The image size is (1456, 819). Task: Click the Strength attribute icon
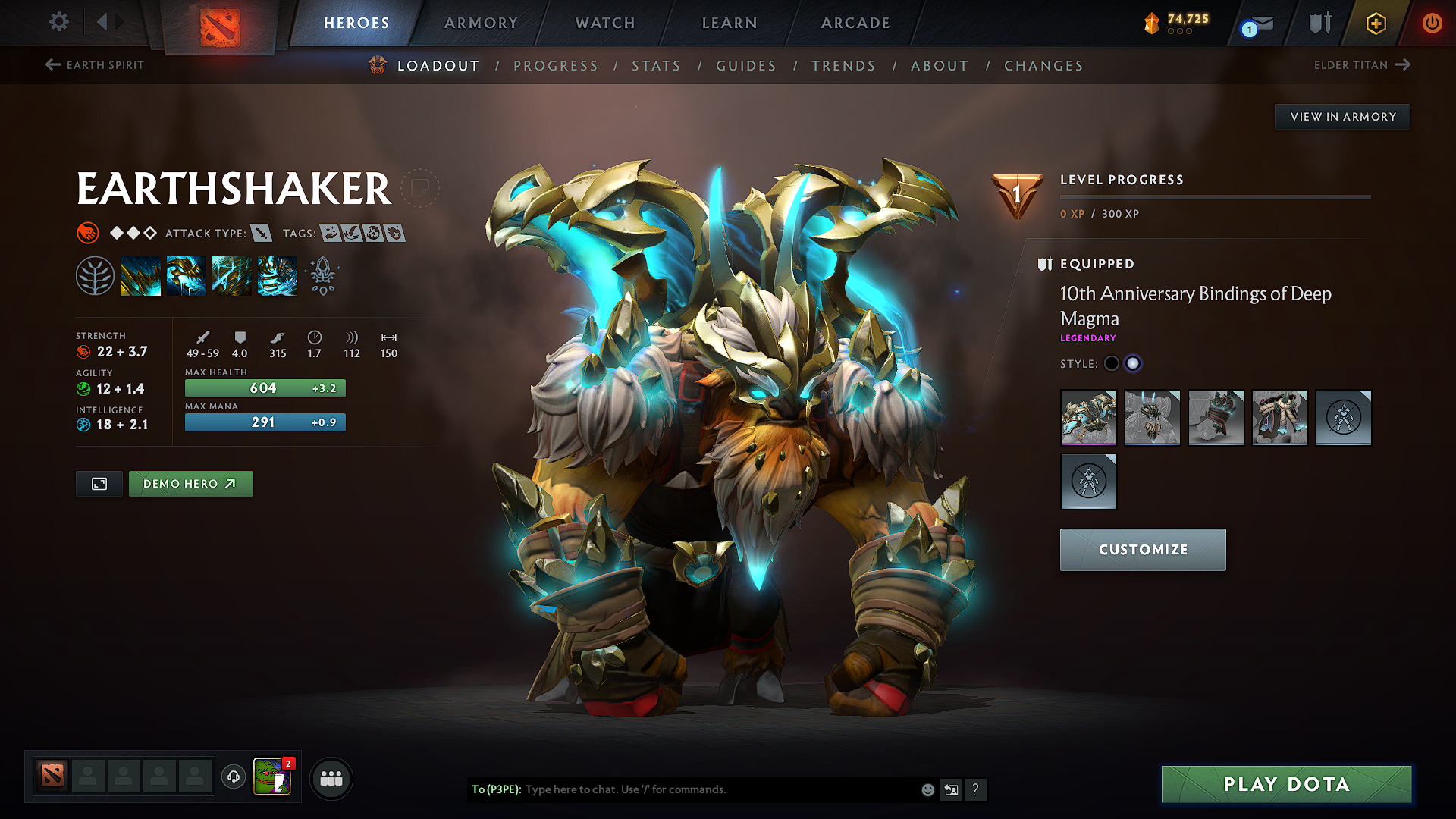pyautogui.click(x=82, y=351)
